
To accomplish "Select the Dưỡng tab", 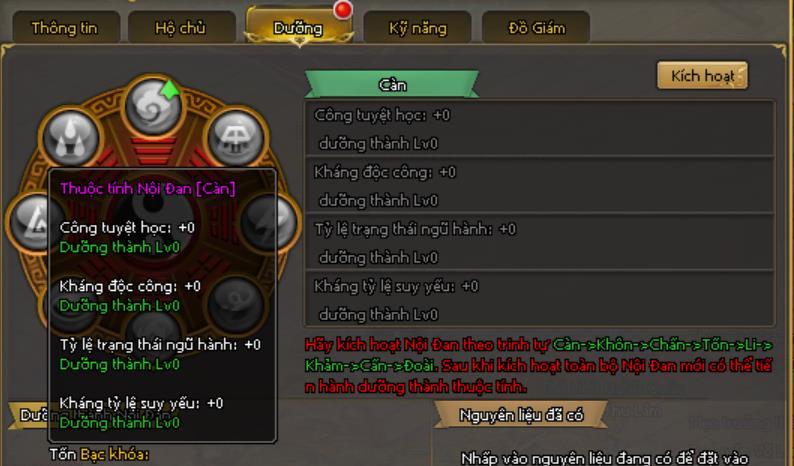I will [x=299, y=28].
